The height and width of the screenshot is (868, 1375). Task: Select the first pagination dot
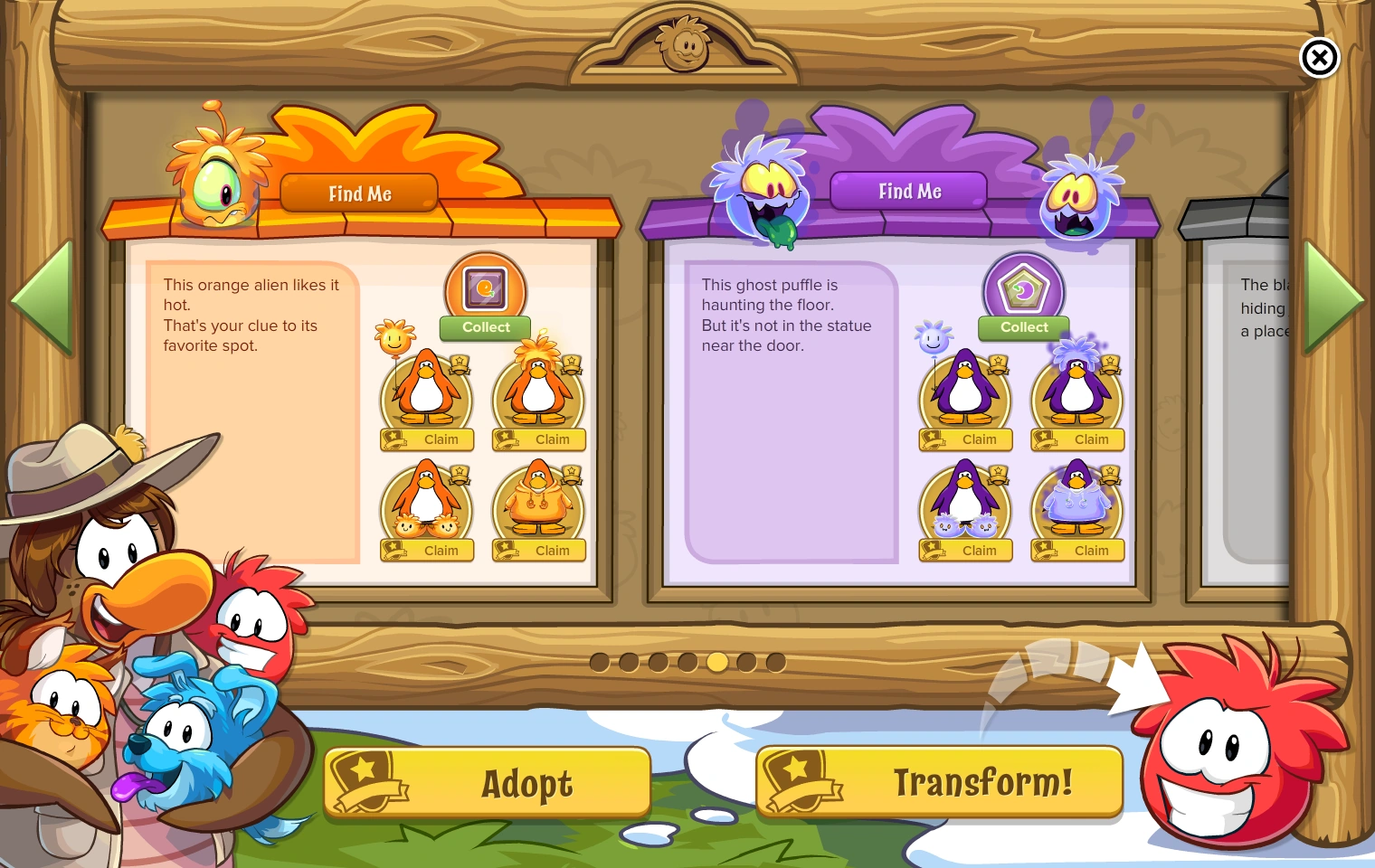point(599,663)
